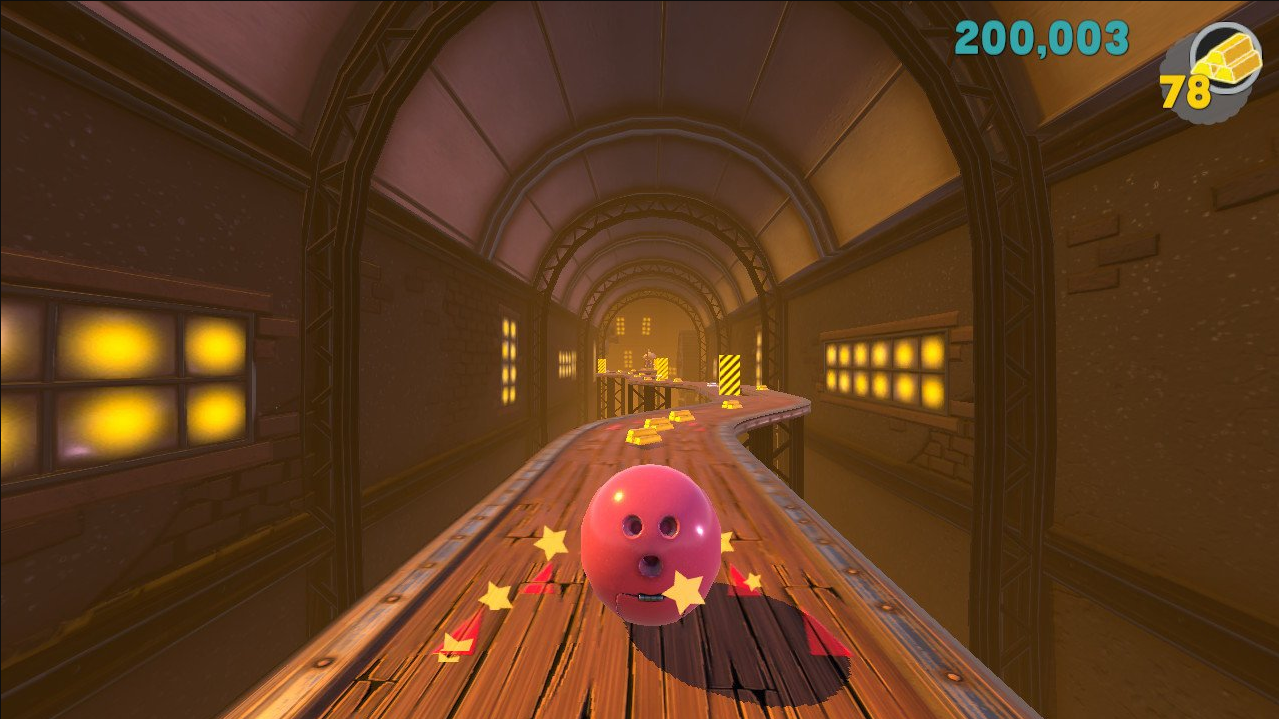Click the gold bars counter icon
Viewport: 1279px width, 719px height.
pyautogui.click(x=1226, y=60)
